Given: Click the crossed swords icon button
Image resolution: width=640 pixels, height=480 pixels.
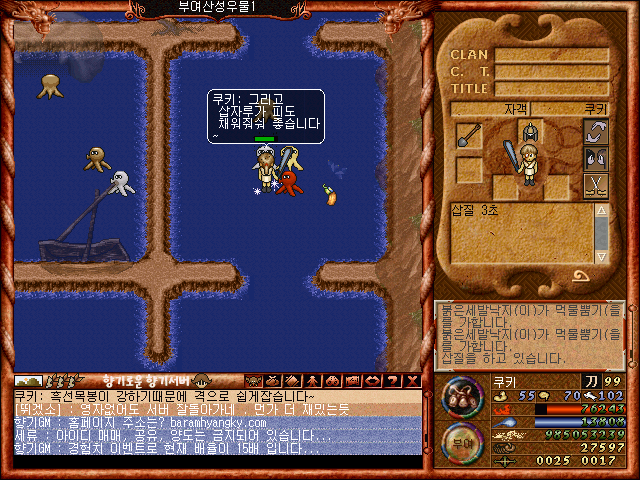Looking at the screenshot, I should pos(596,185).
